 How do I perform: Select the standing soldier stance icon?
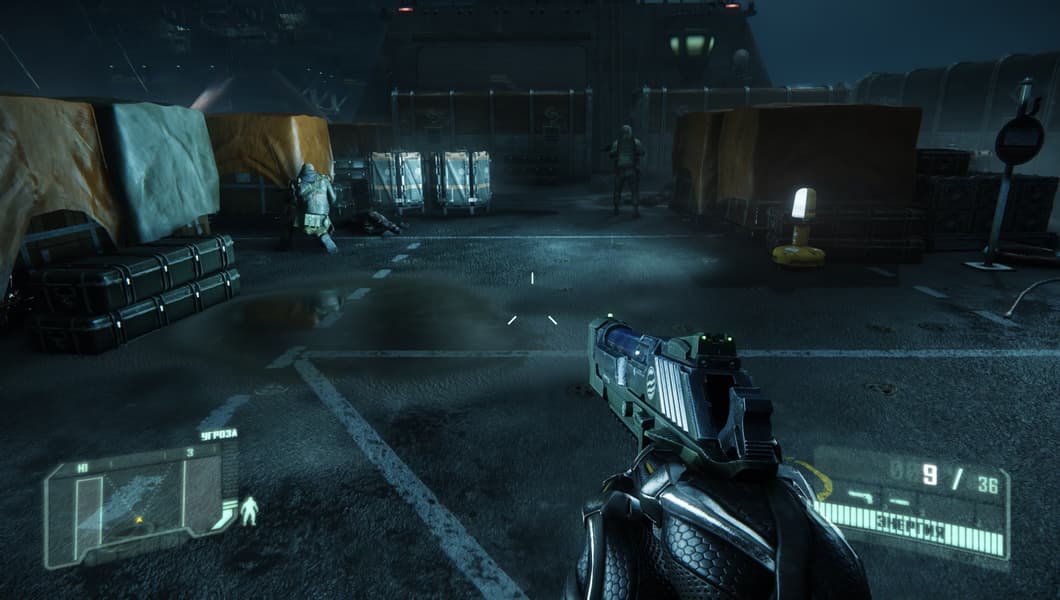point(248,511)
